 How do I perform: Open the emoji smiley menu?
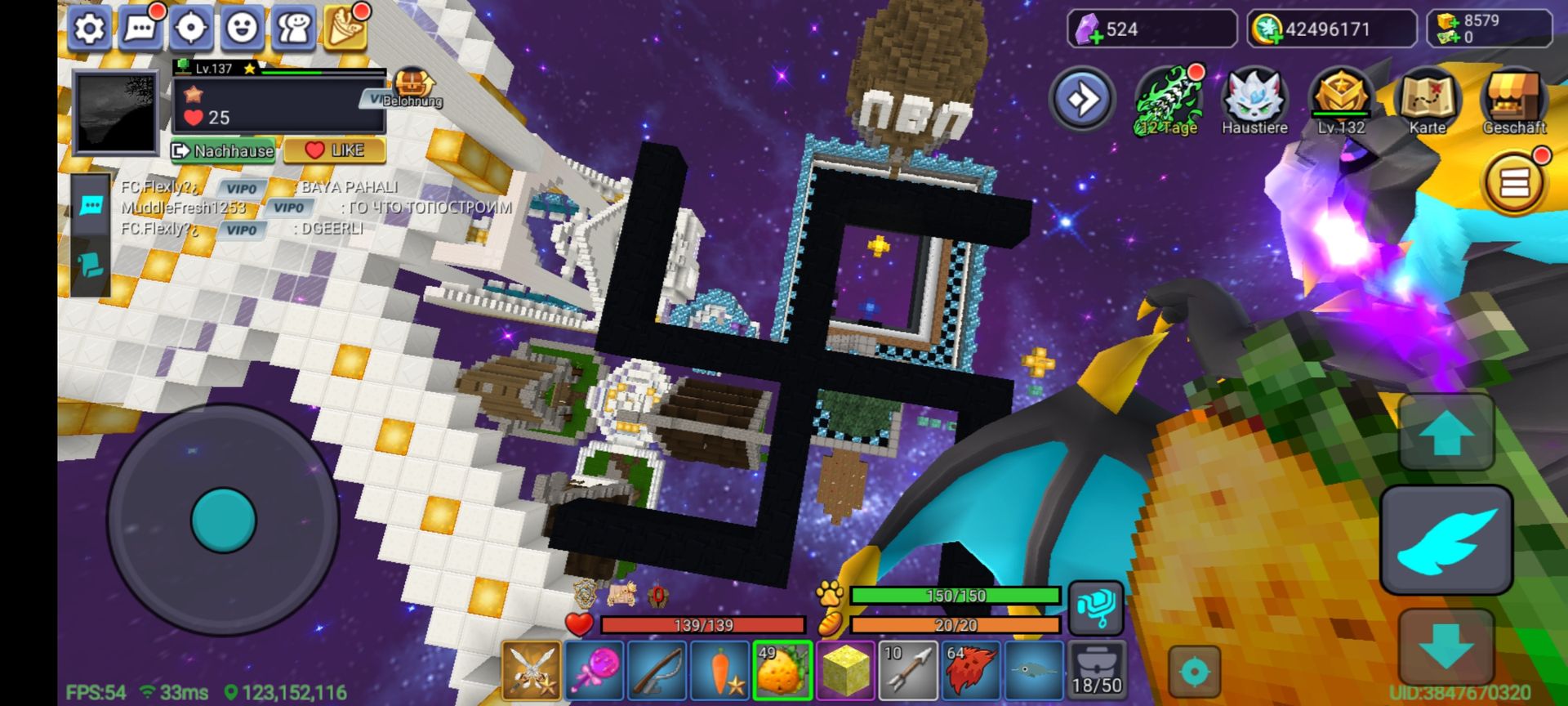(x=243, y=29)
